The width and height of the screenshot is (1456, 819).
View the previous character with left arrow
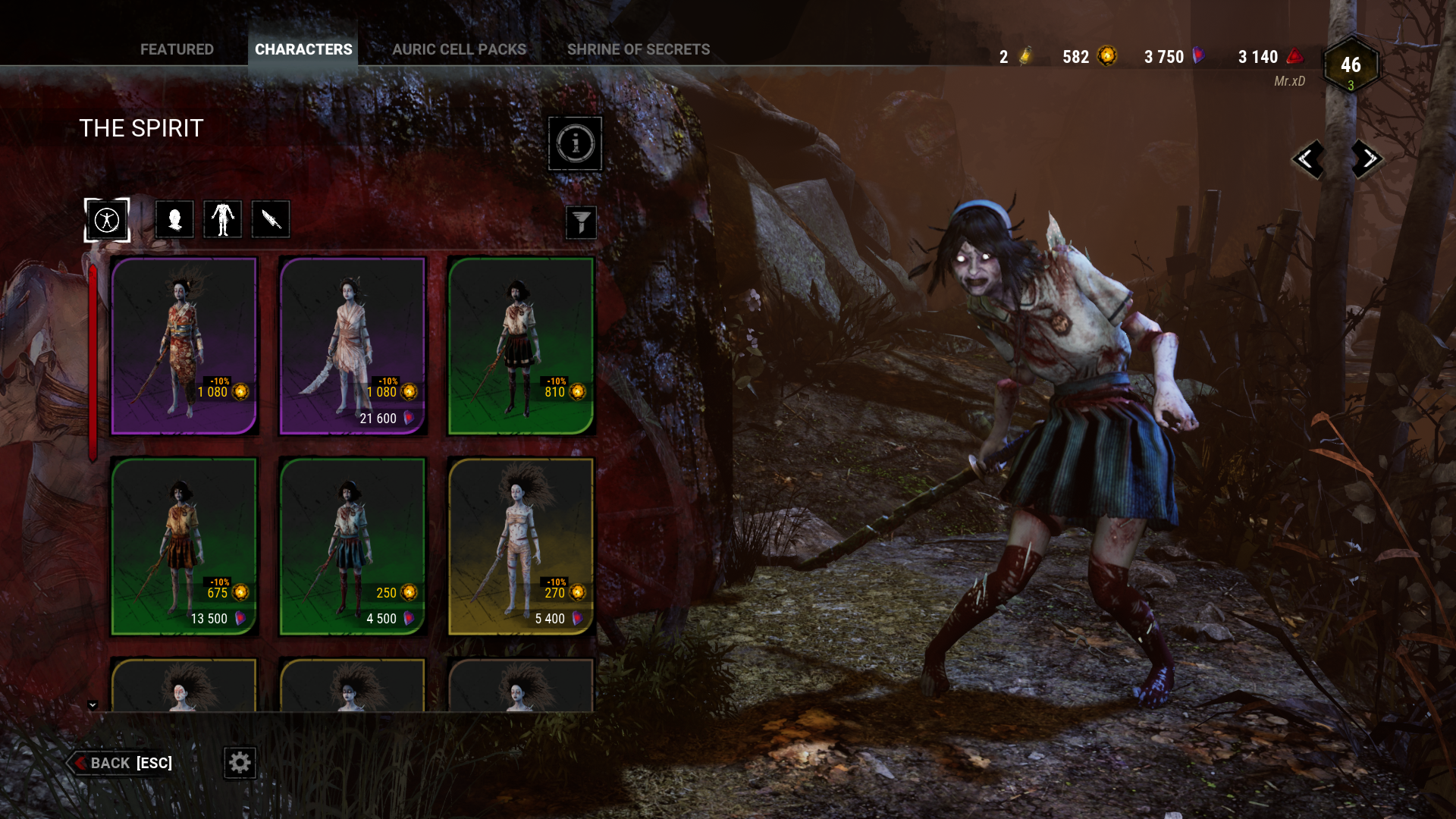tap(1307, 159)
